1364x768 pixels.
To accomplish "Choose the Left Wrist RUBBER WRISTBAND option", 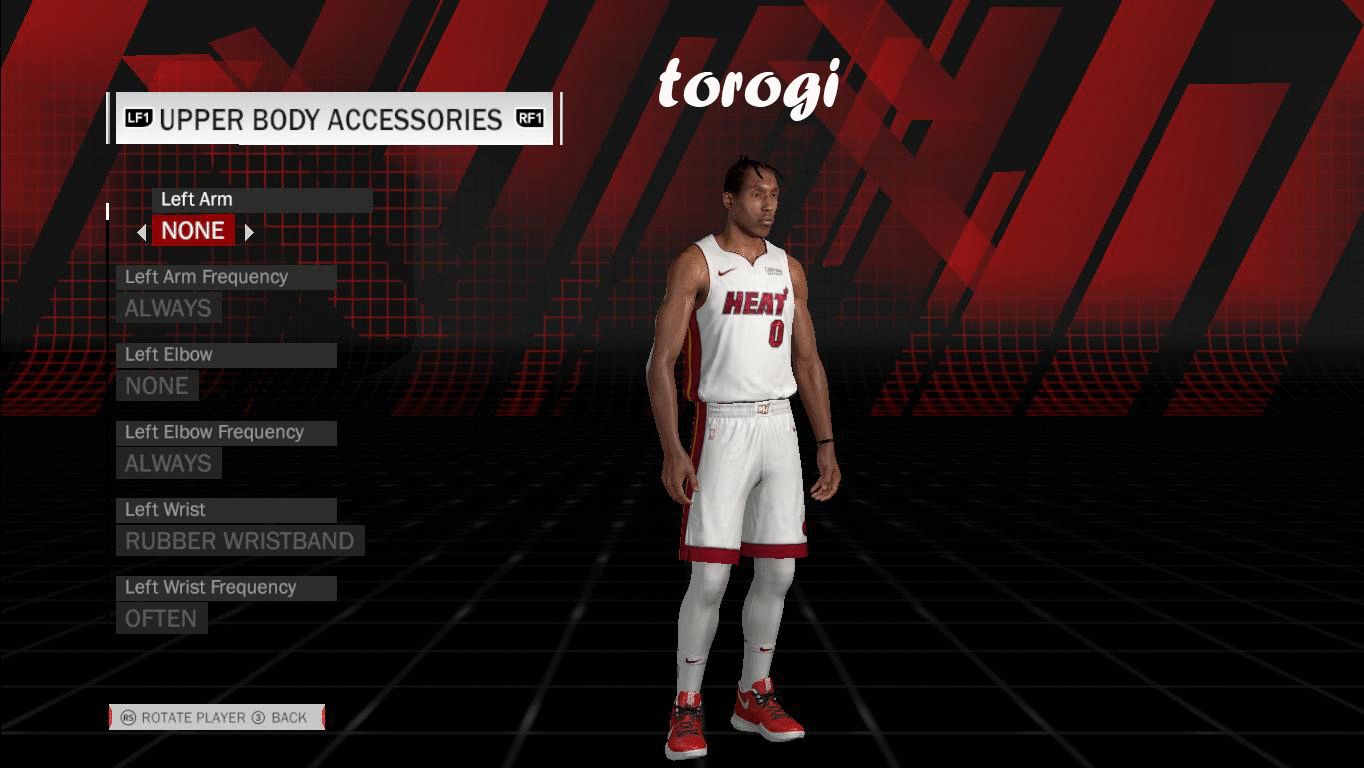I will click(x=240, y=541).
